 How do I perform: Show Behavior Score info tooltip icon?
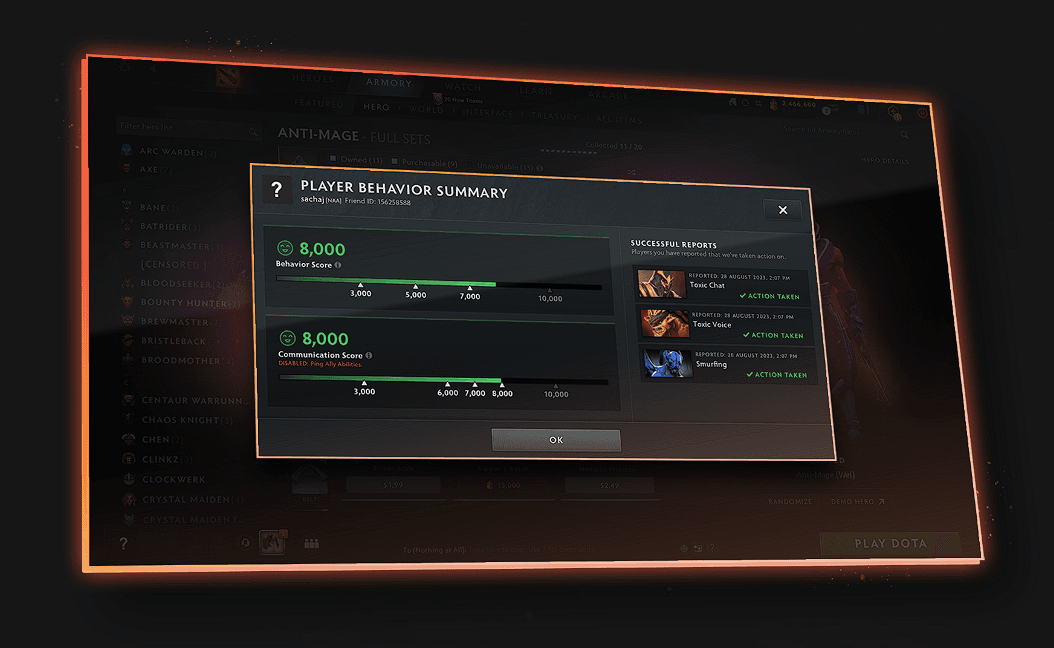coord(338,265)
